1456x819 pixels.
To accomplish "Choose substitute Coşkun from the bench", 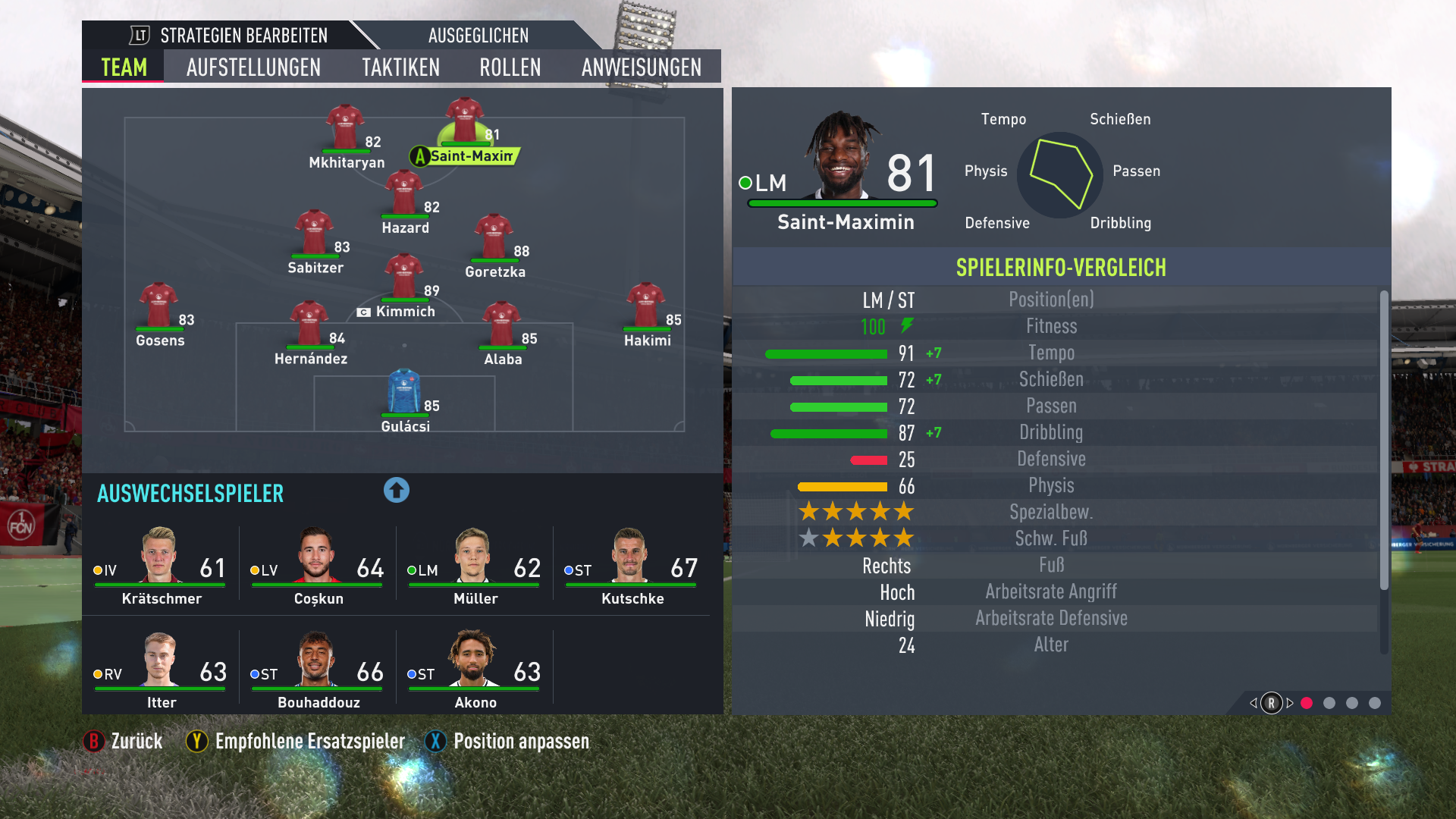I will click(318, 566).
